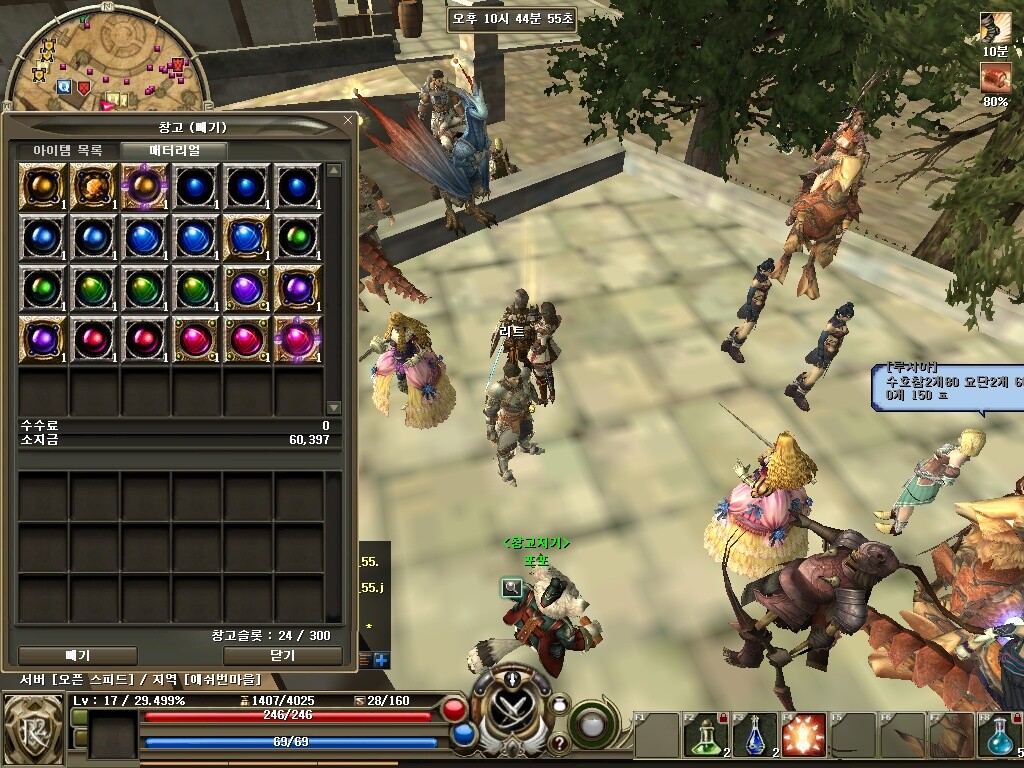
Task: Activate the fiery burst skill in F4
Action: [804, 738]
